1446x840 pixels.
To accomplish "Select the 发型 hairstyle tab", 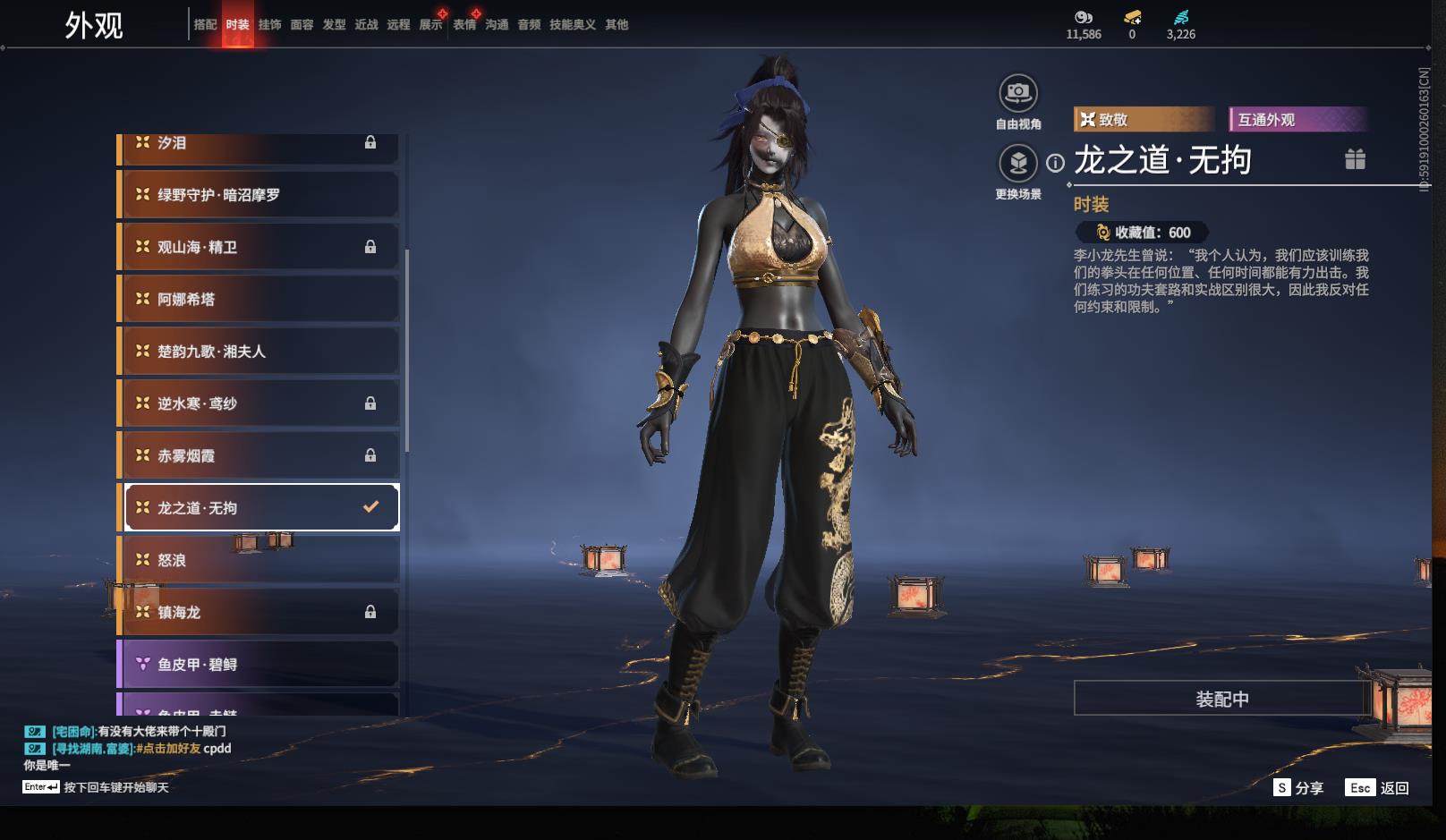I will (x=334, y=24).
